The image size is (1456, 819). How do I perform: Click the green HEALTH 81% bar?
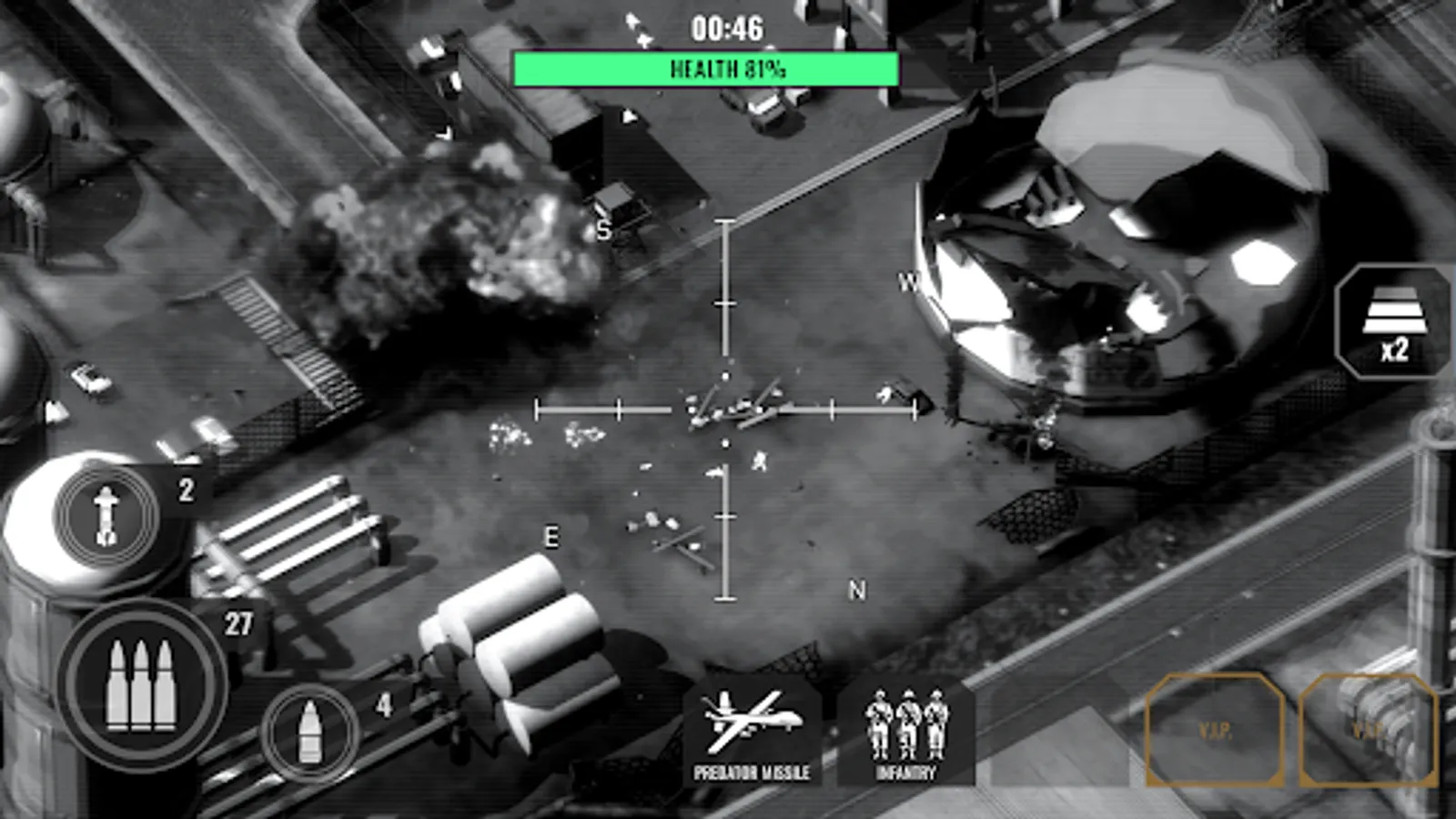pos(706,66)
